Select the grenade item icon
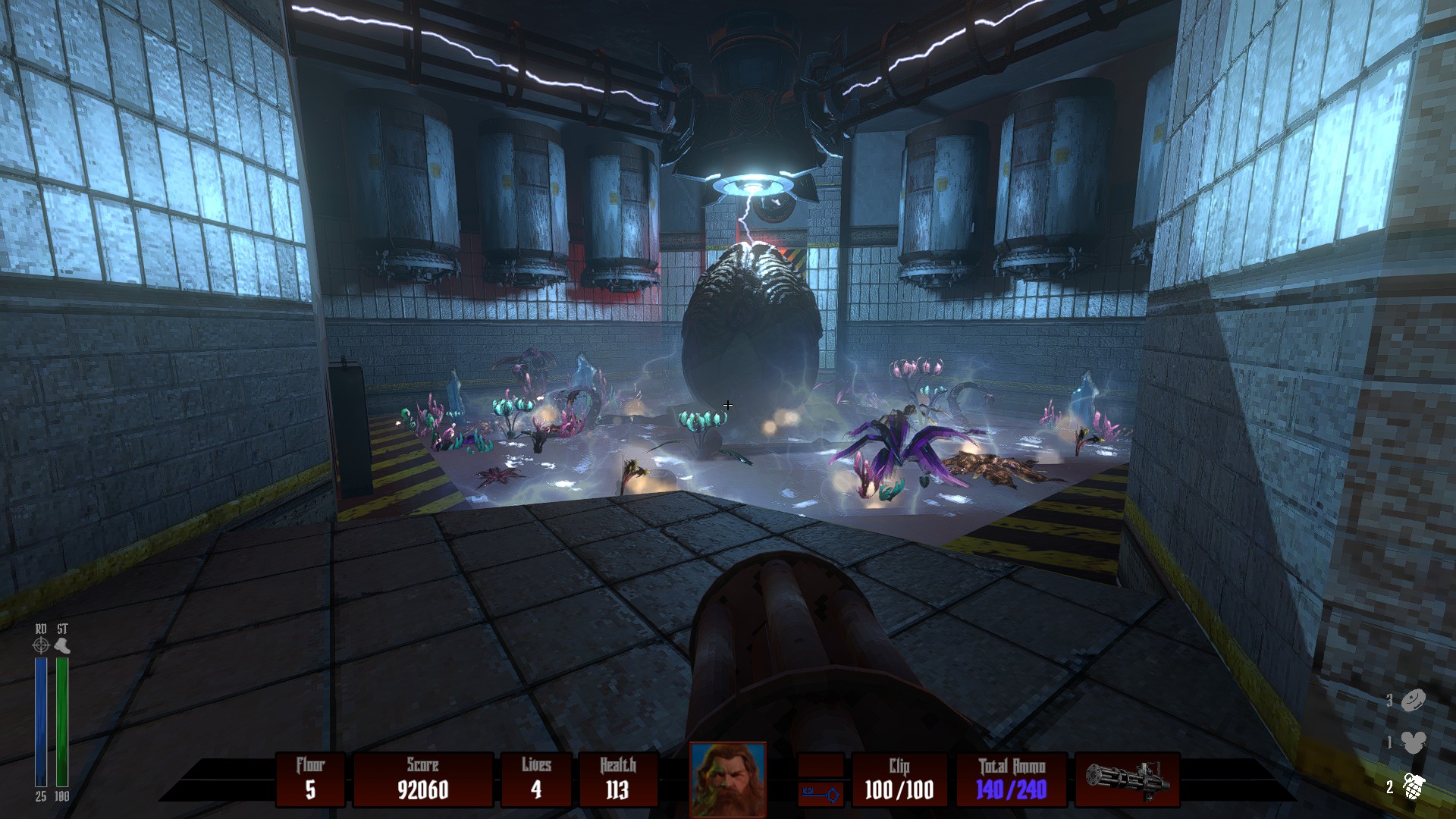This screenshot has height=819, width=1456. (x=1414, y=787)
